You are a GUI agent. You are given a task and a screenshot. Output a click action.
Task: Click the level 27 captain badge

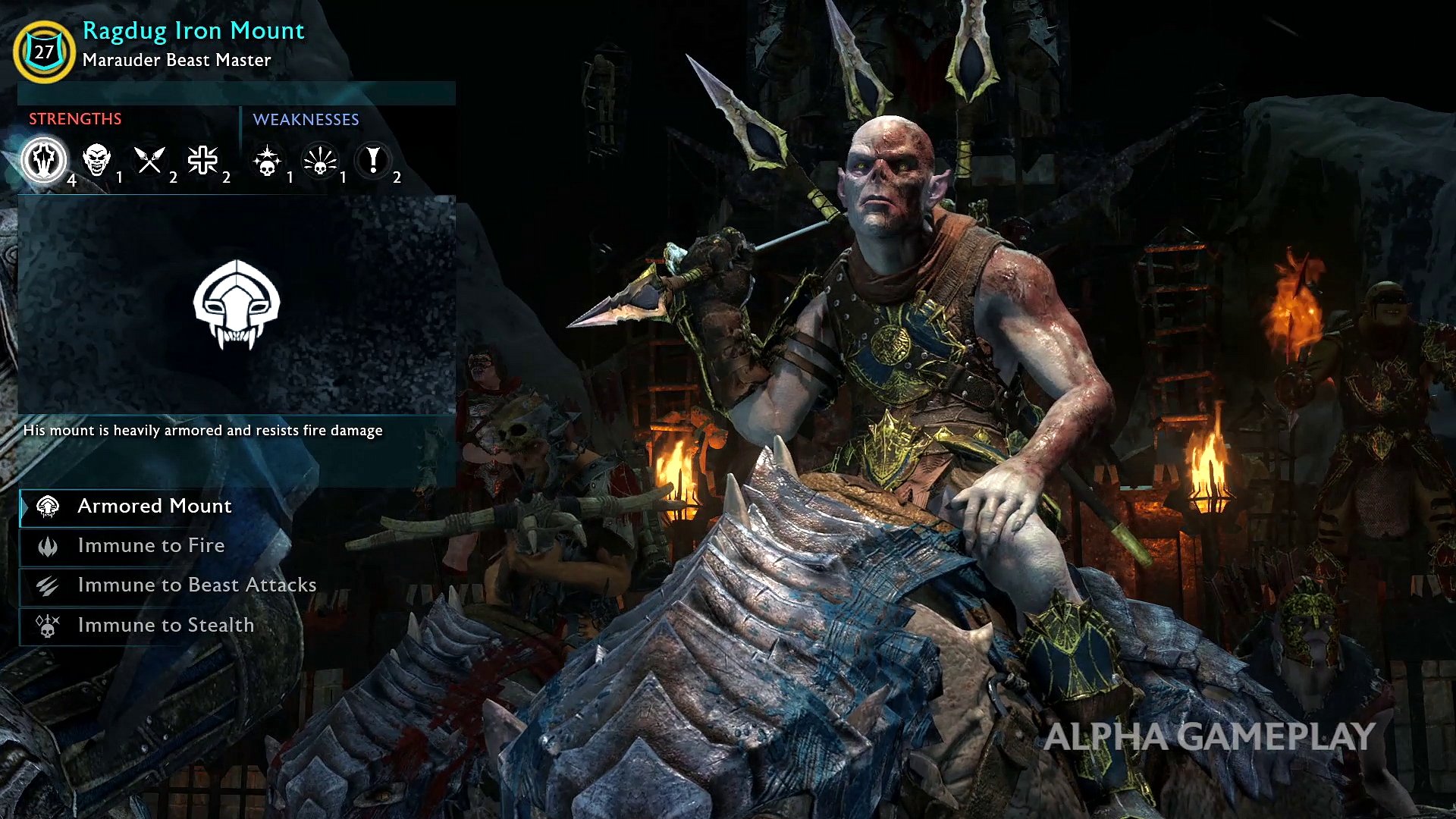click(44, 52)
